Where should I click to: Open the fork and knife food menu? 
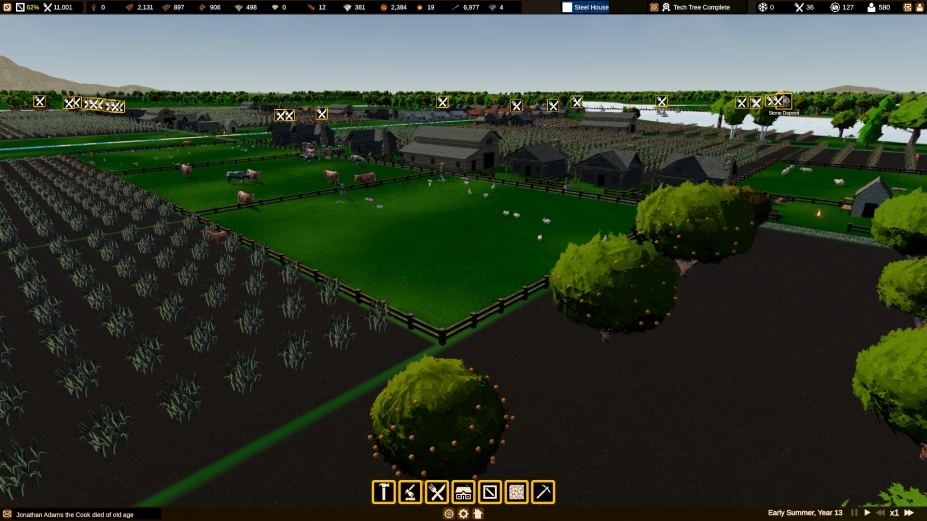[437, 492]
